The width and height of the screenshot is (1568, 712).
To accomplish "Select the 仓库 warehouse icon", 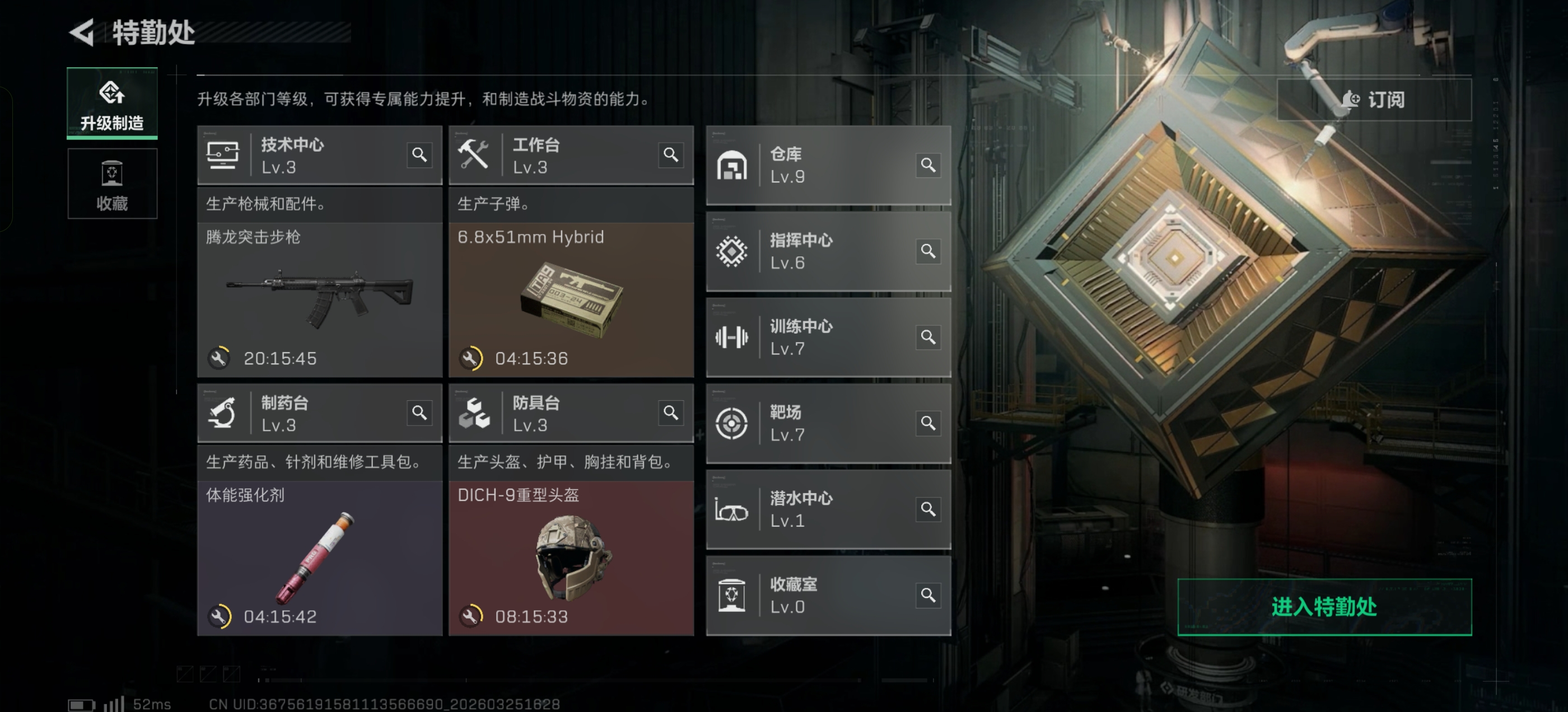I will tap(734, 165).
